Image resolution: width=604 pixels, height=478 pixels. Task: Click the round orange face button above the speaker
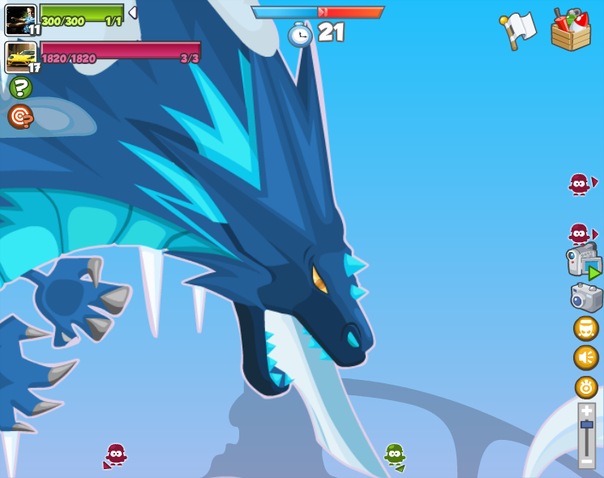[586, 328]
